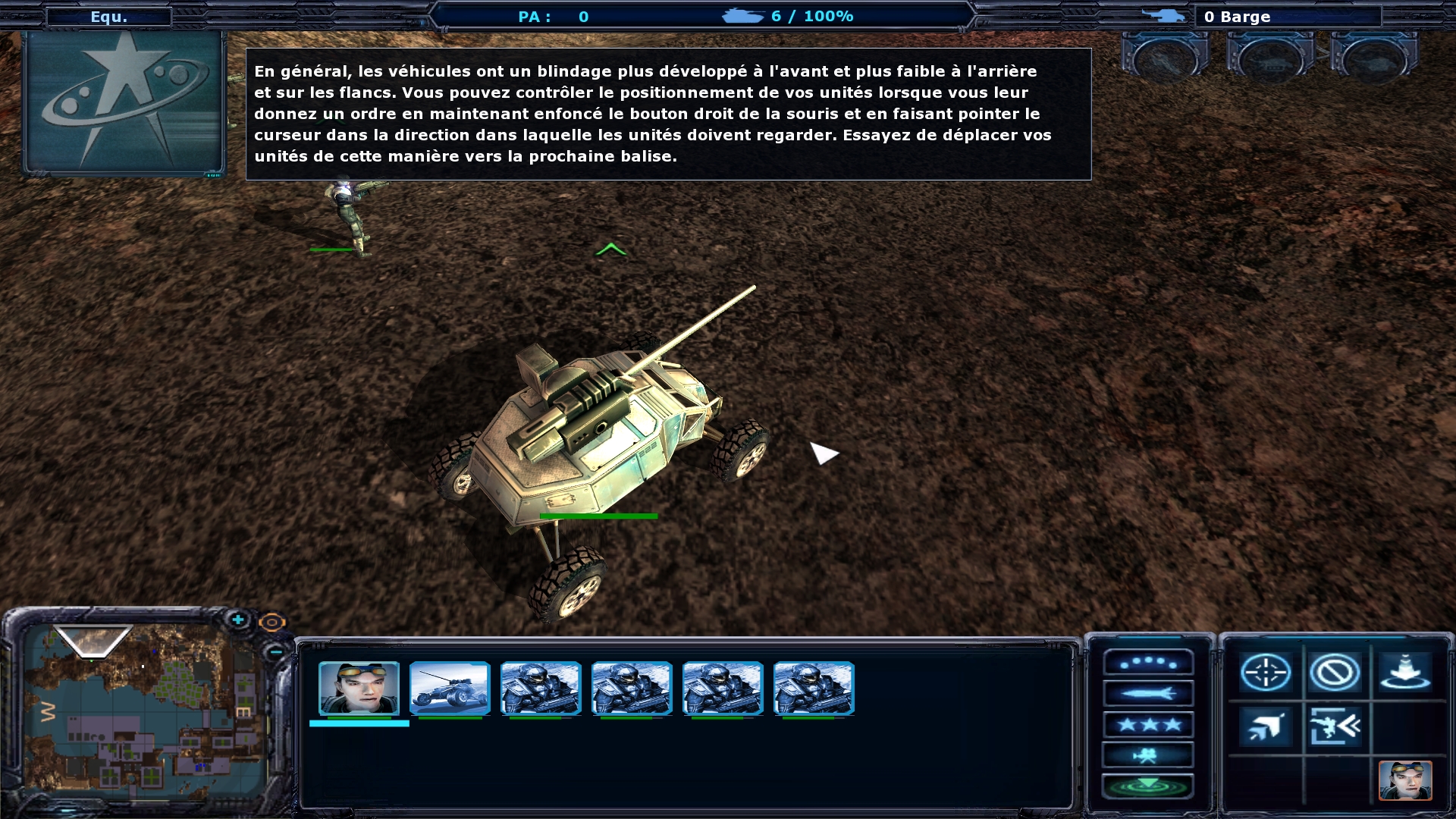Click the orange ring button beside minimap
Image resolution: width=1456 pixels, height=819 pixels.
point(271,623)
